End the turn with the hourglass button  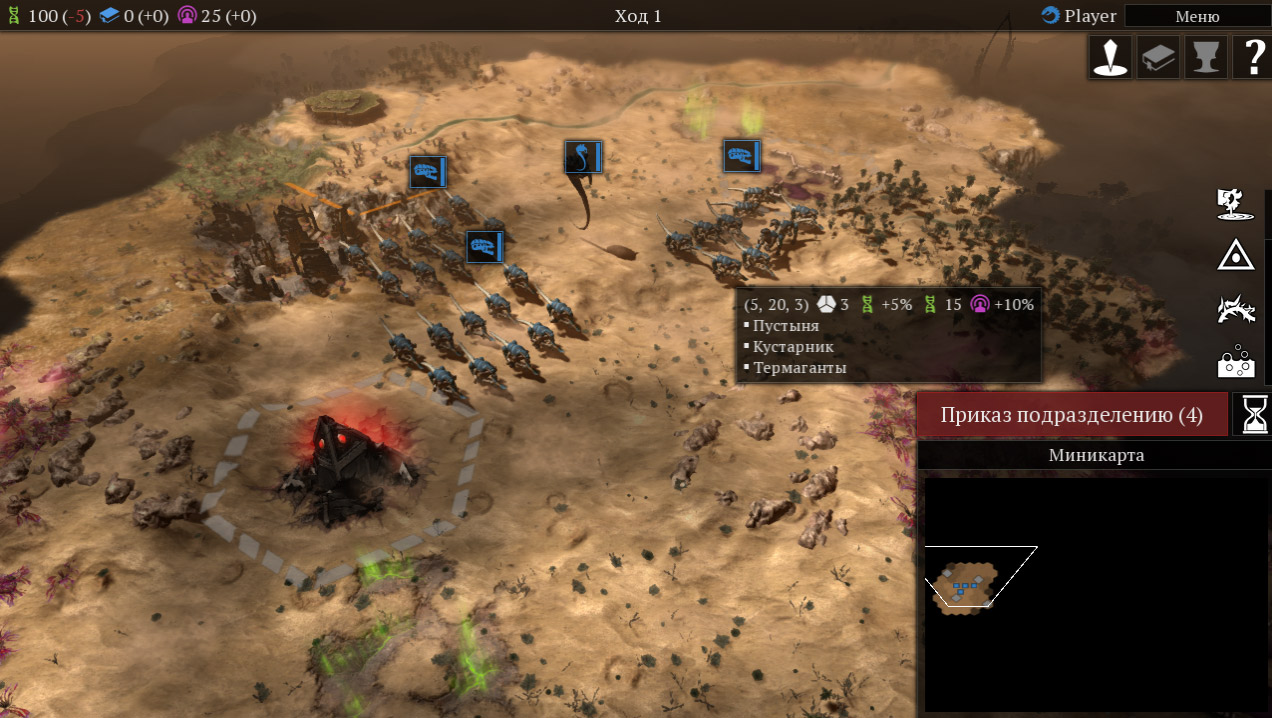coord(1252,414)
